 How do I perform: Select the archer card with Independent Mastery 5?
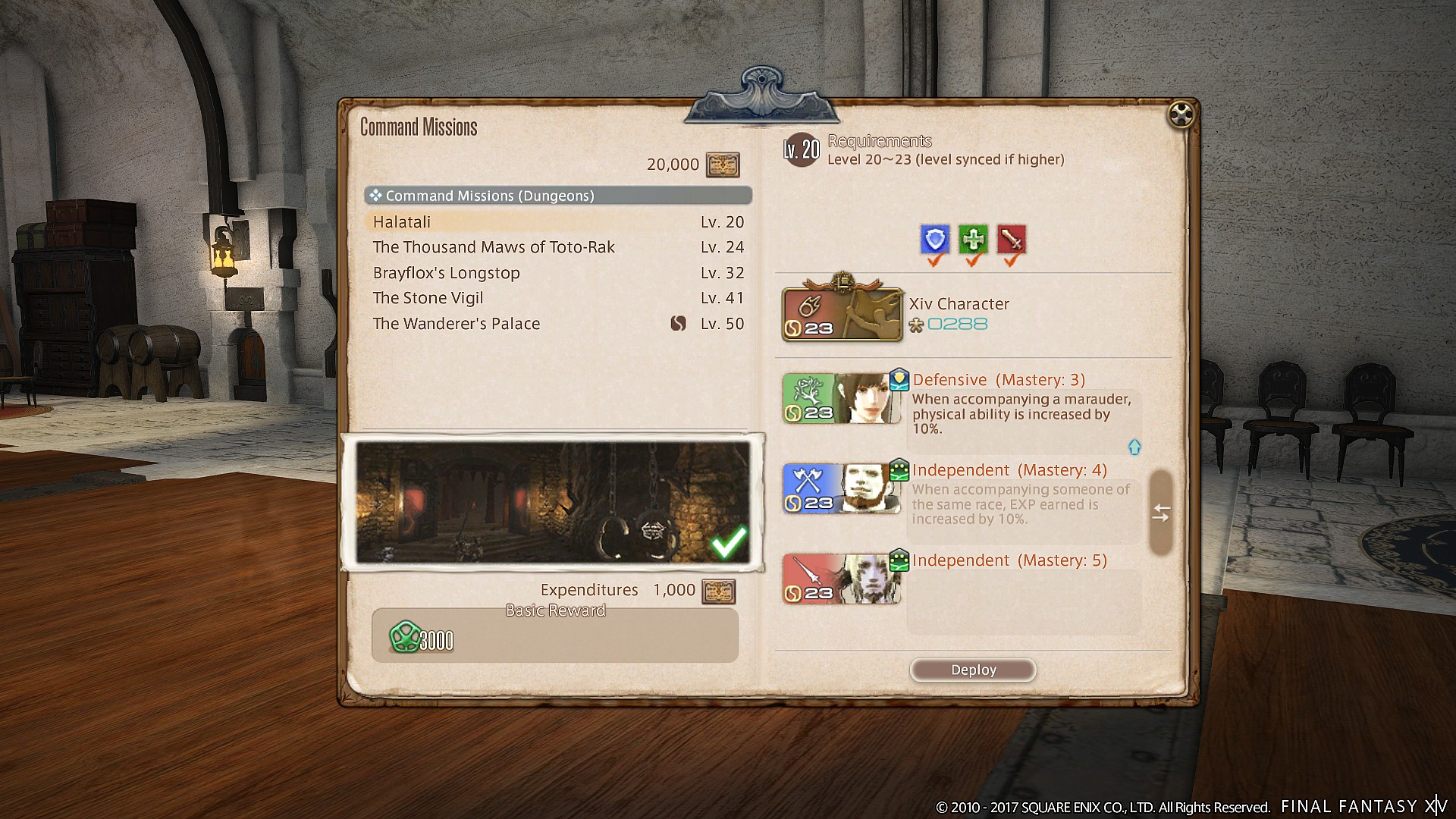coord(842,578)
